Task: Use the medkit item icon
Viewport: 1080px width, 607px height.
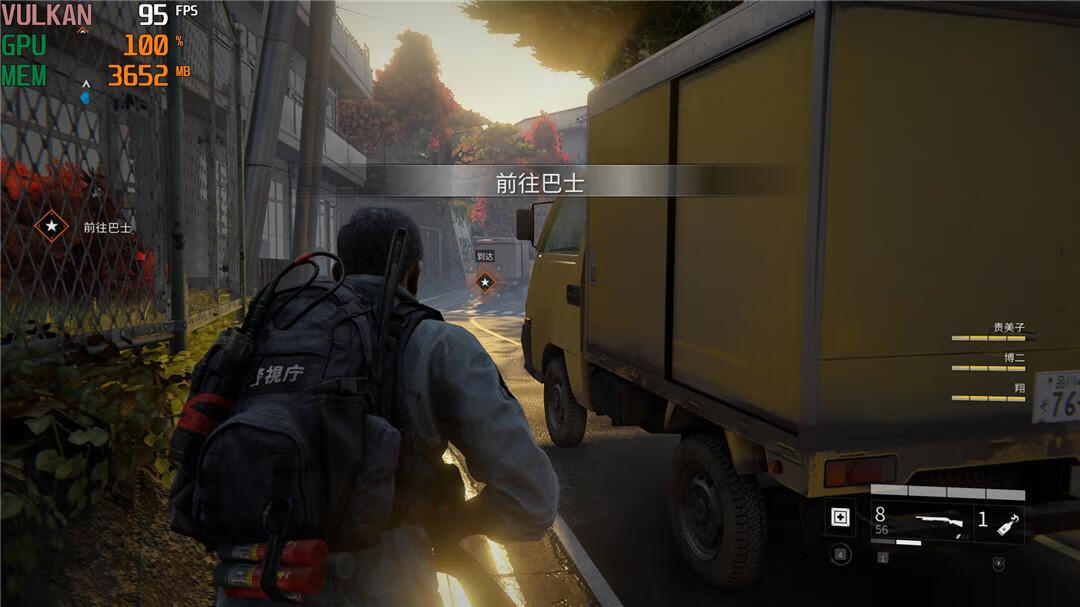Action: [840, 518]
